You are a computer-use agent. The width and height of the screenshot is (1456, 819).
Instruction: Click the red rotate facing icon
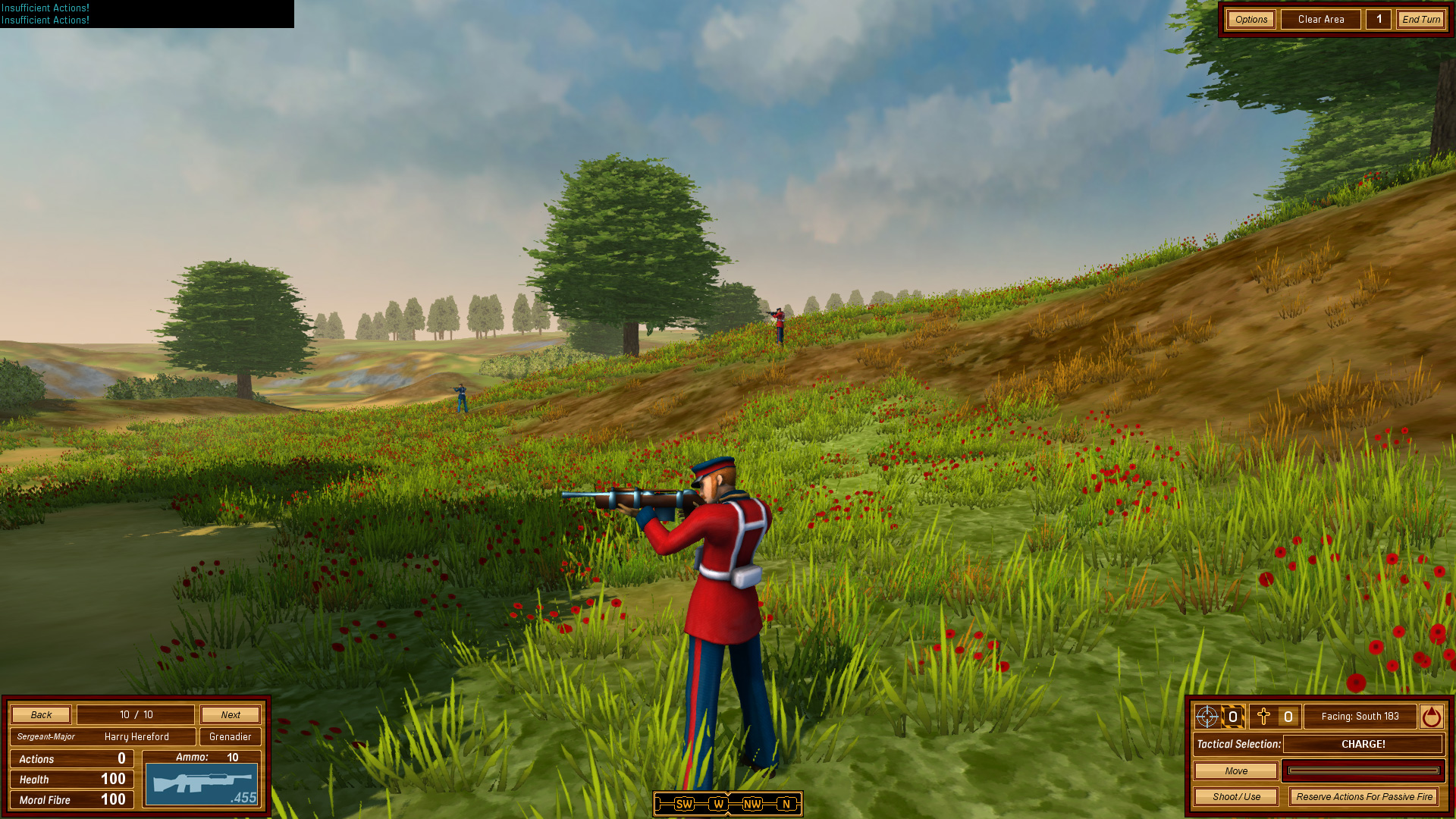[1431, 717]
